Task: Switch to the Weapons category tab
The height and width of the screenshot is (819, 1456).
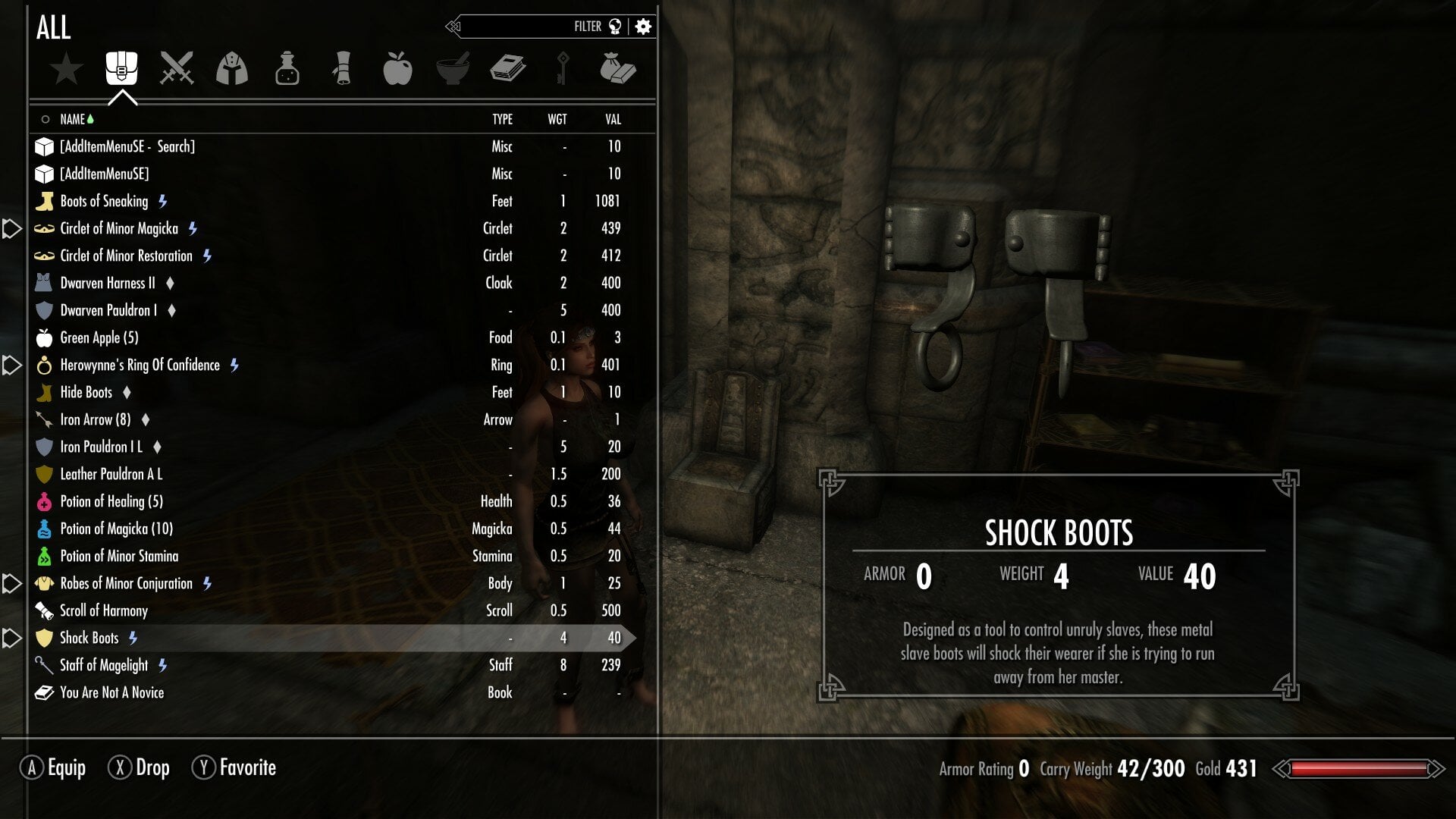Action: (177, 69)
